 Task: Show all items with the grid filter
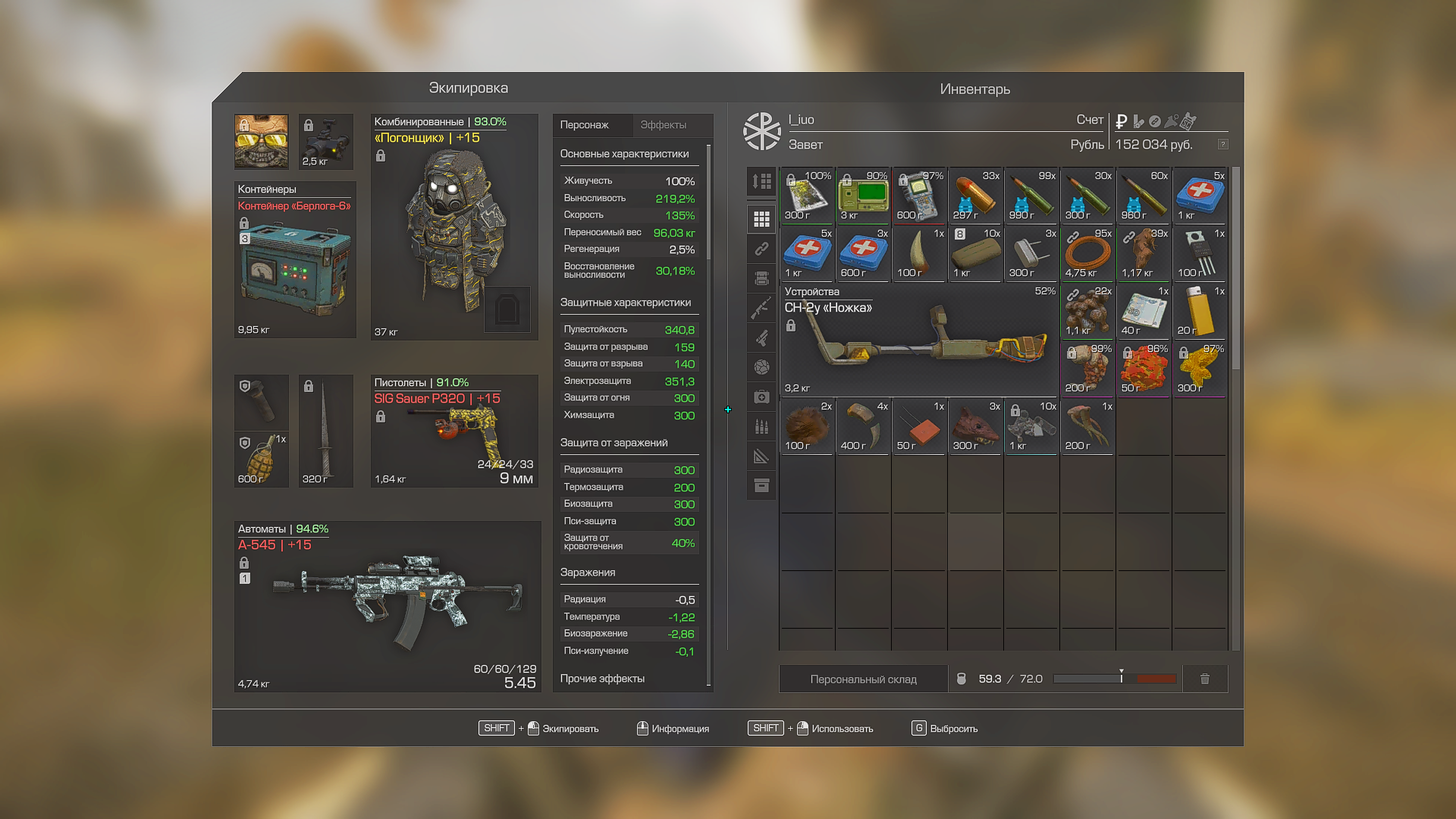pos(761,219)
